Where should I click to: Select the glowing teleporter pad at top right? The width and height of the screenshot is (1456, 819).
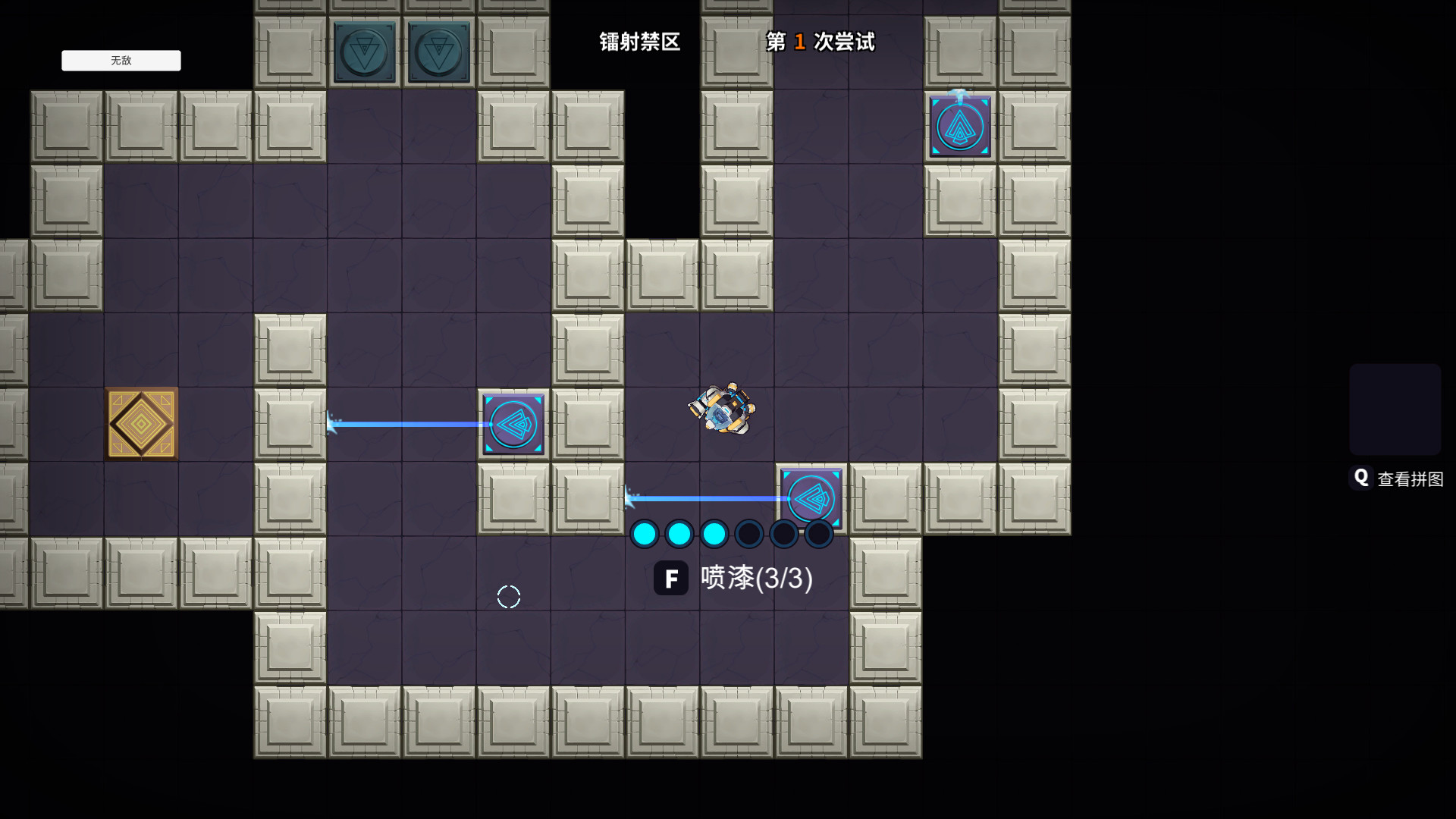(x=960, y=125)
